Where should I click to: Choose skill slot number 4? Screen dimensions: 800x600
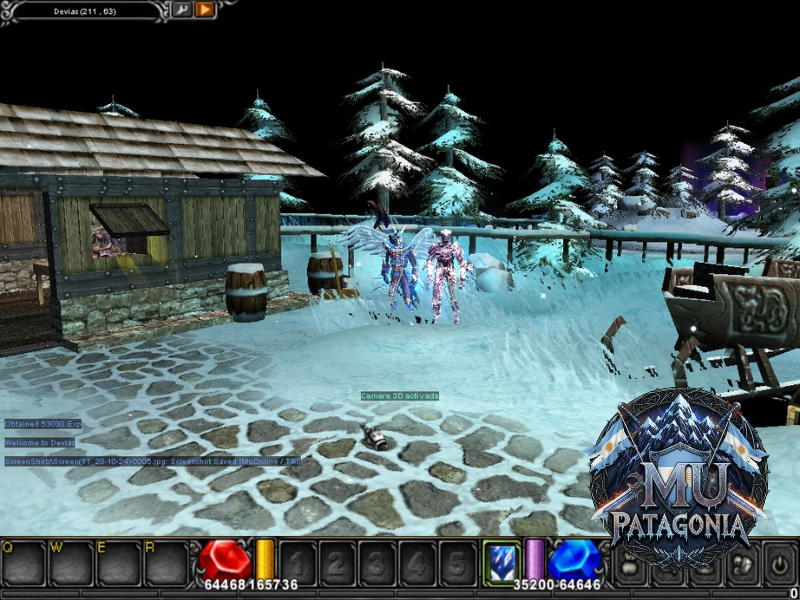[417, 563]
